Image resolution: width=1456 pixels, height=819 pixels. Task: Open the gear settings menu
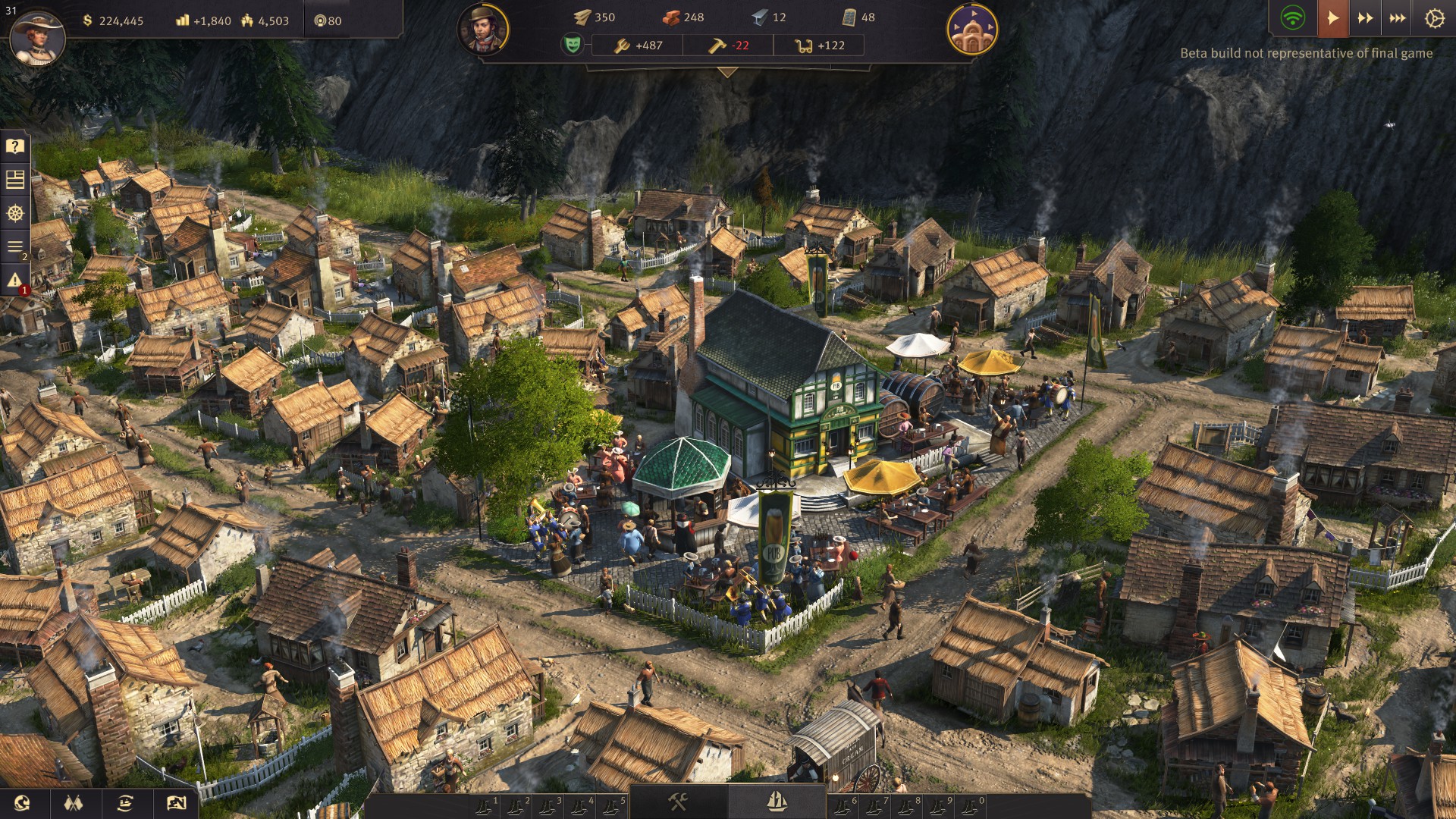tap(1434, 18)
